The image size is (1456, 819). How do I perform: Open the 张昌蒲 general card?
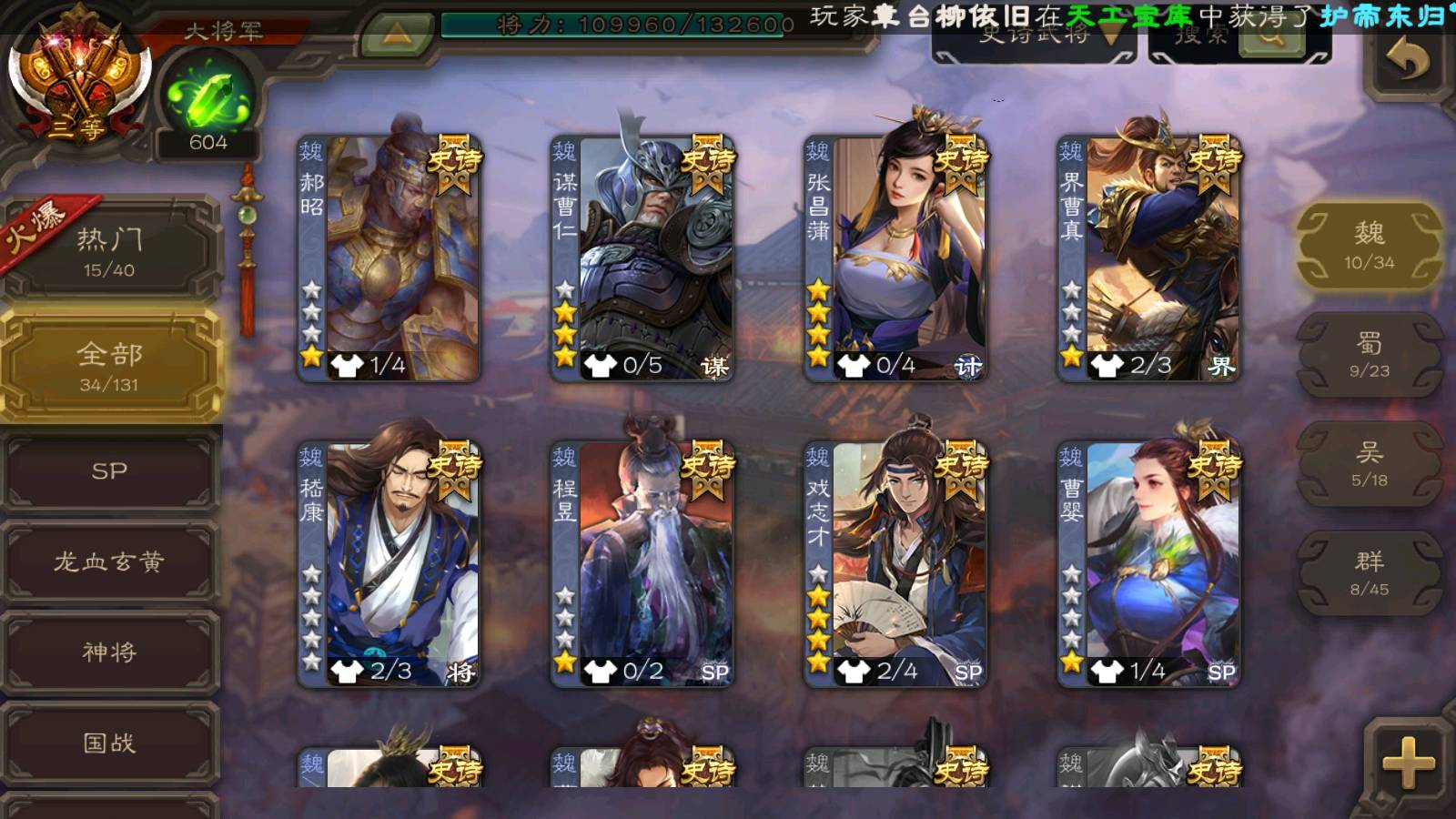(895, 258)
